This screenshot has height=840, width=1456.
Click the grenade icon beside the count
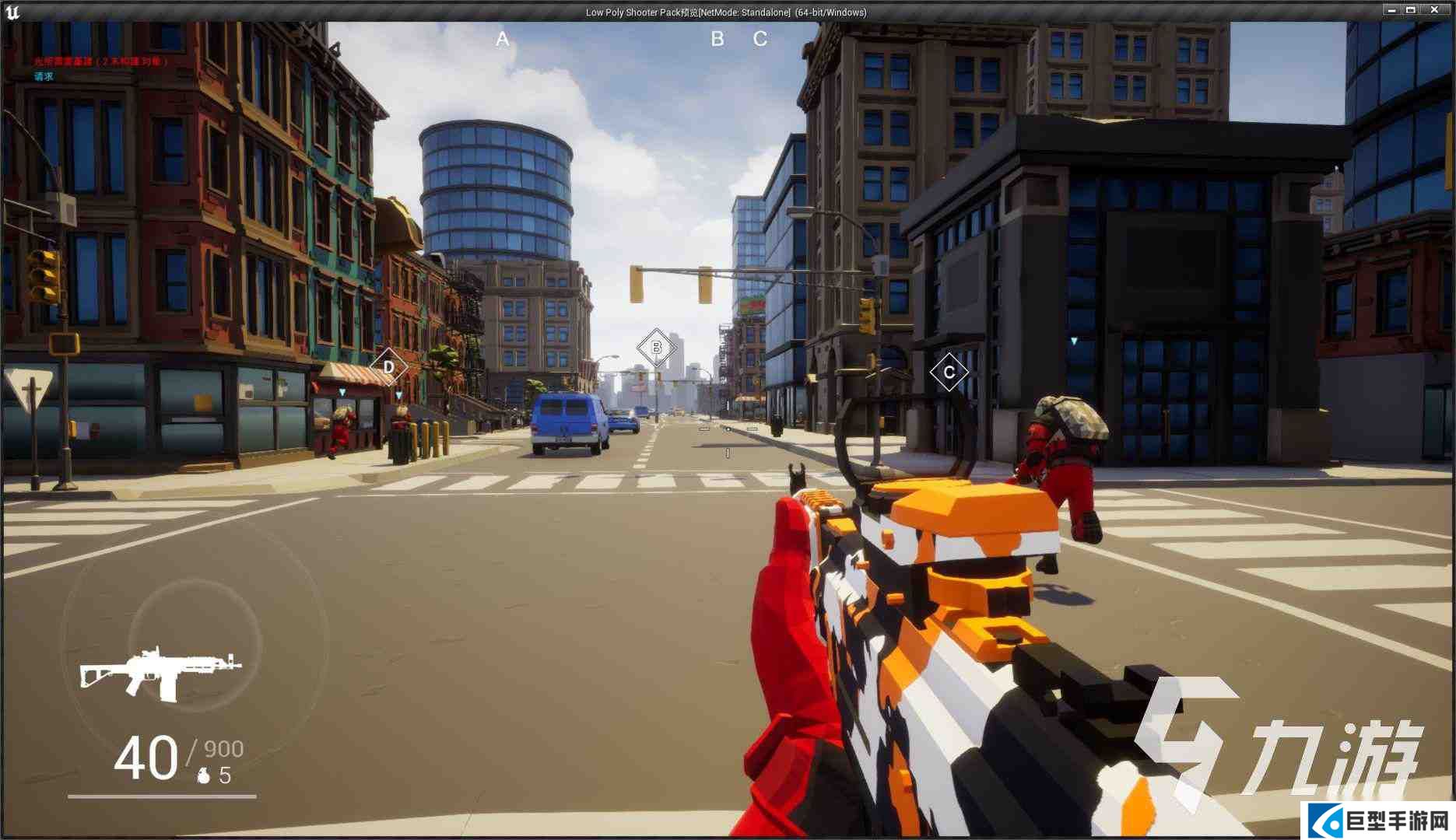[x=204, y=775]
